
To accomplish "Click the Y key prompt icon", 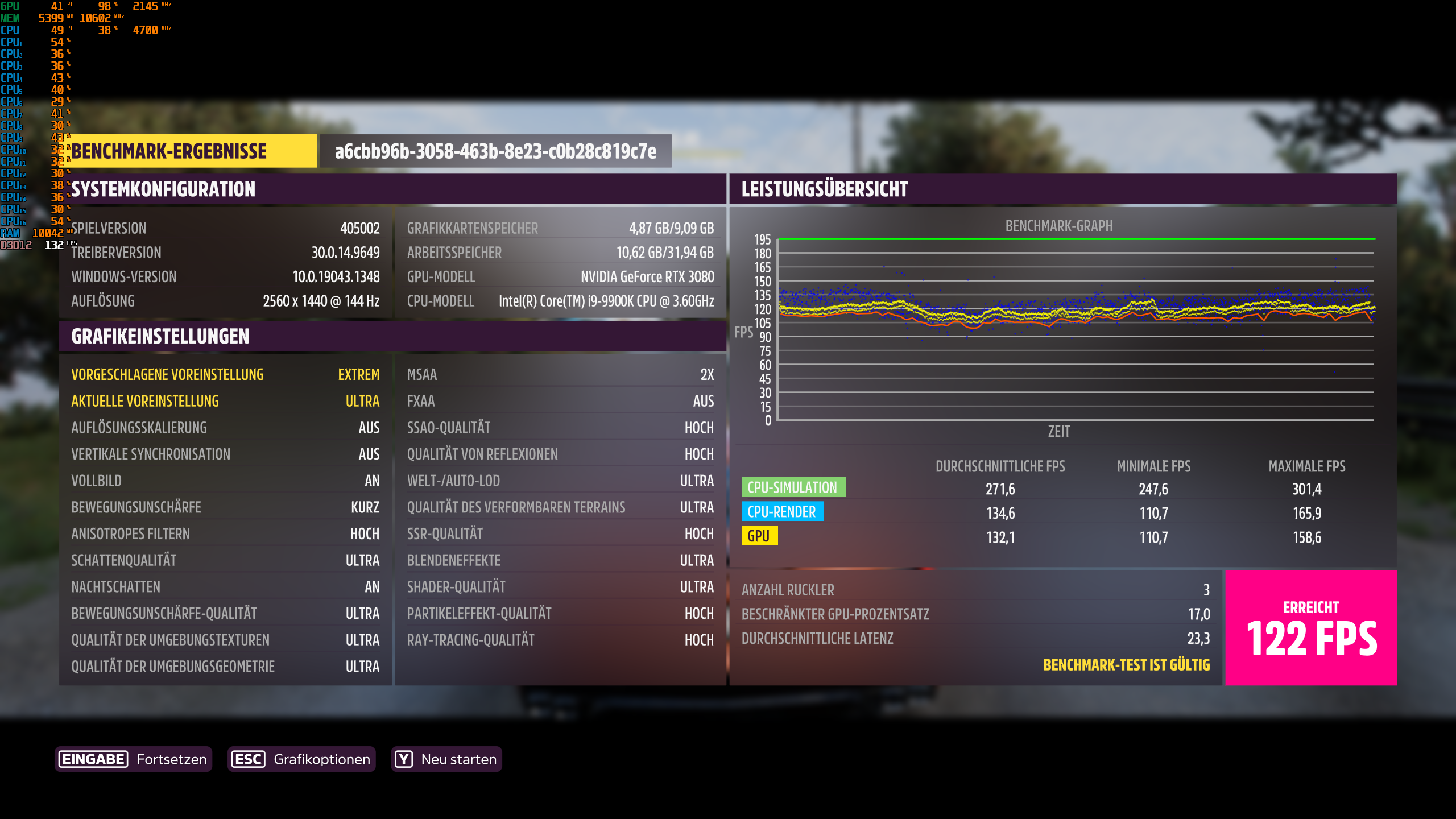I will [x=404, y=759].
